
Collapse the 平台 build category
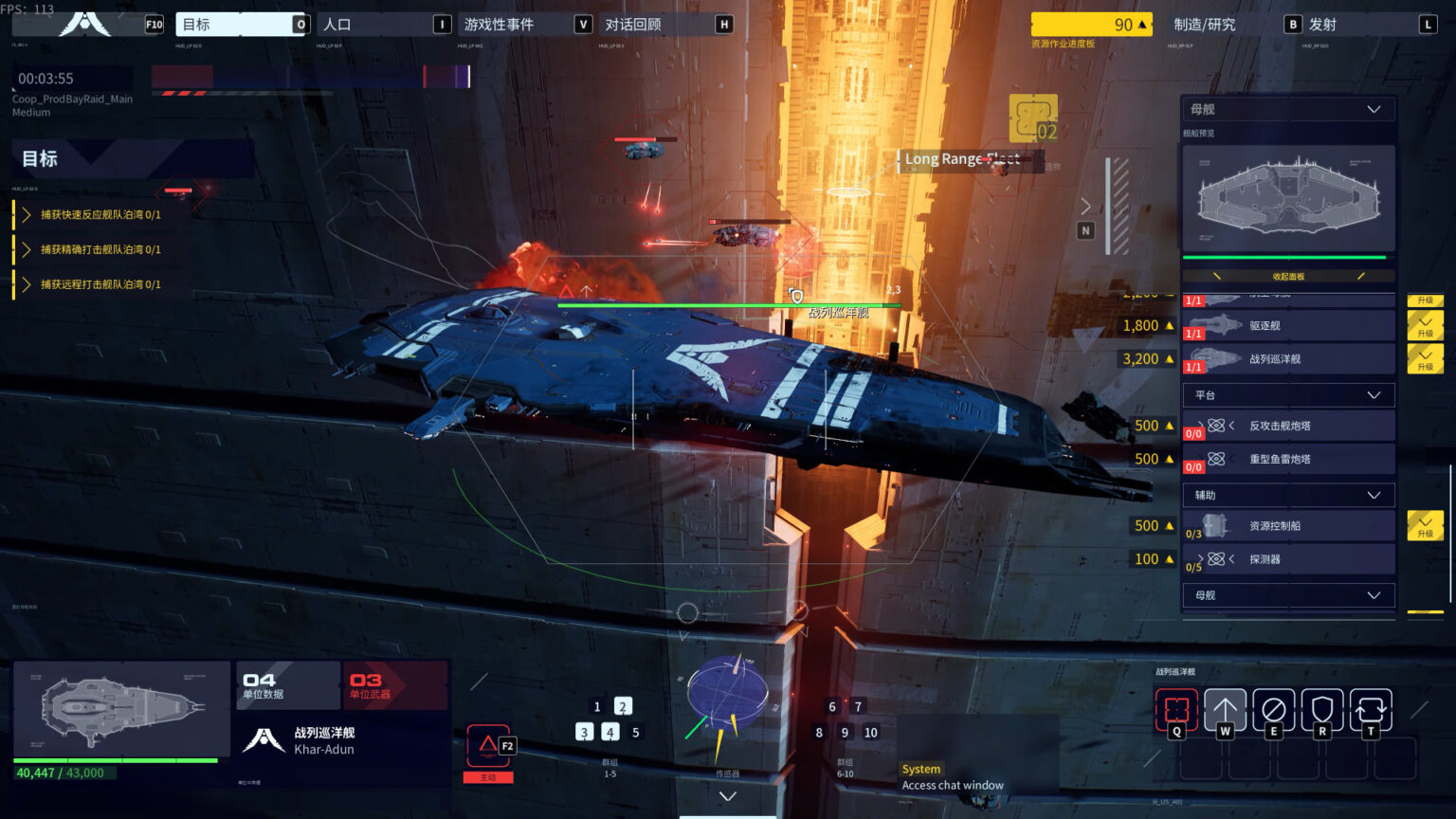1373,394
